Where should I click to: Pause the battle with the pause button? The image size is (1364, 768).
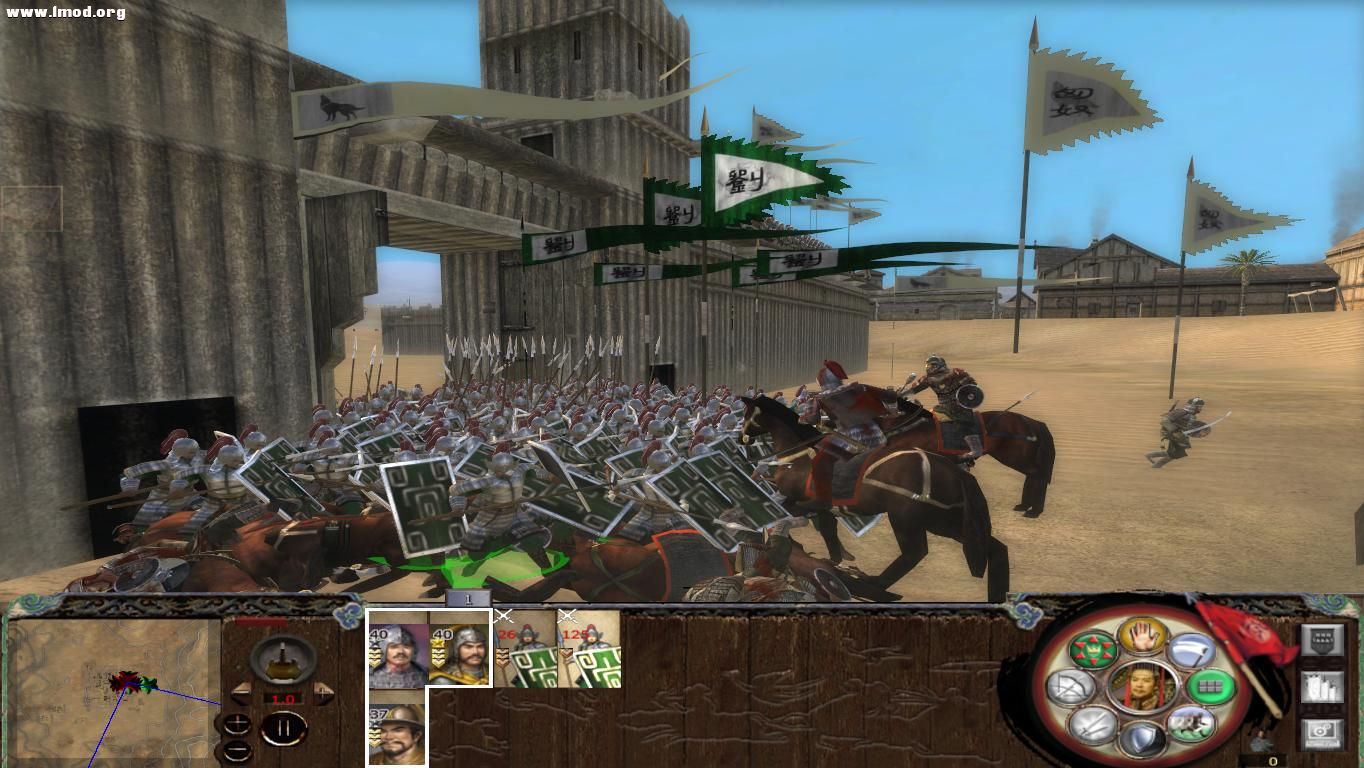click(x=282, y=727)
